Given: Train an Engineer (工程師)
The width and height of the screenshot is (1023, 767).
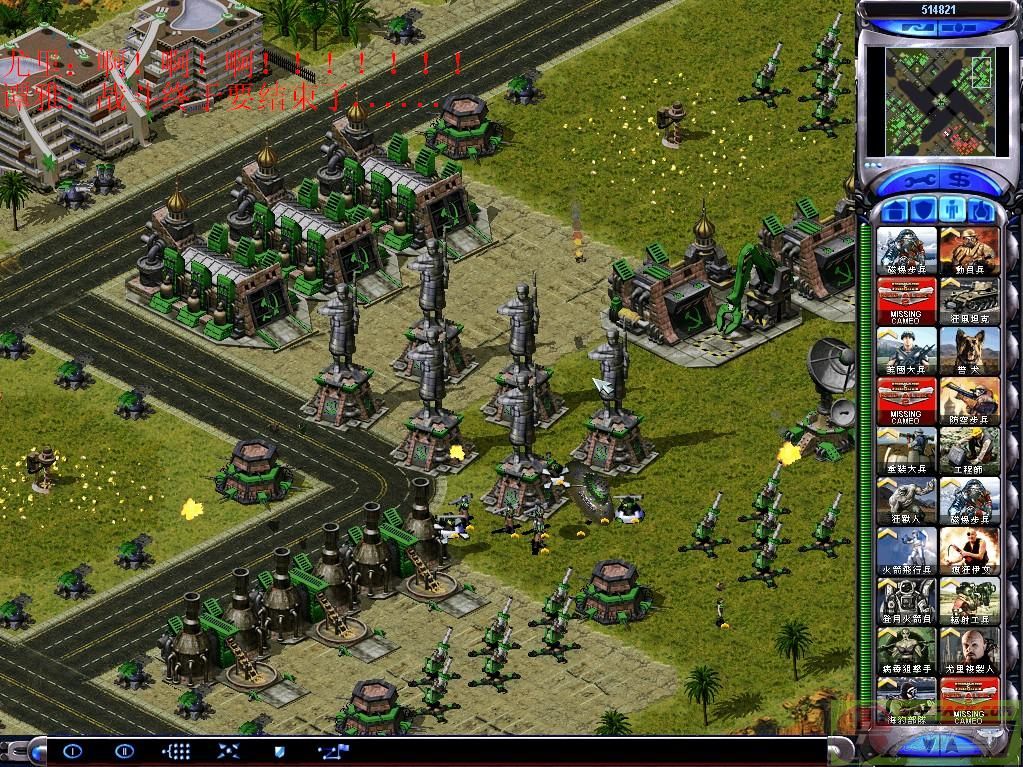Looking at the screenshot, I should (x=969, y=452).
